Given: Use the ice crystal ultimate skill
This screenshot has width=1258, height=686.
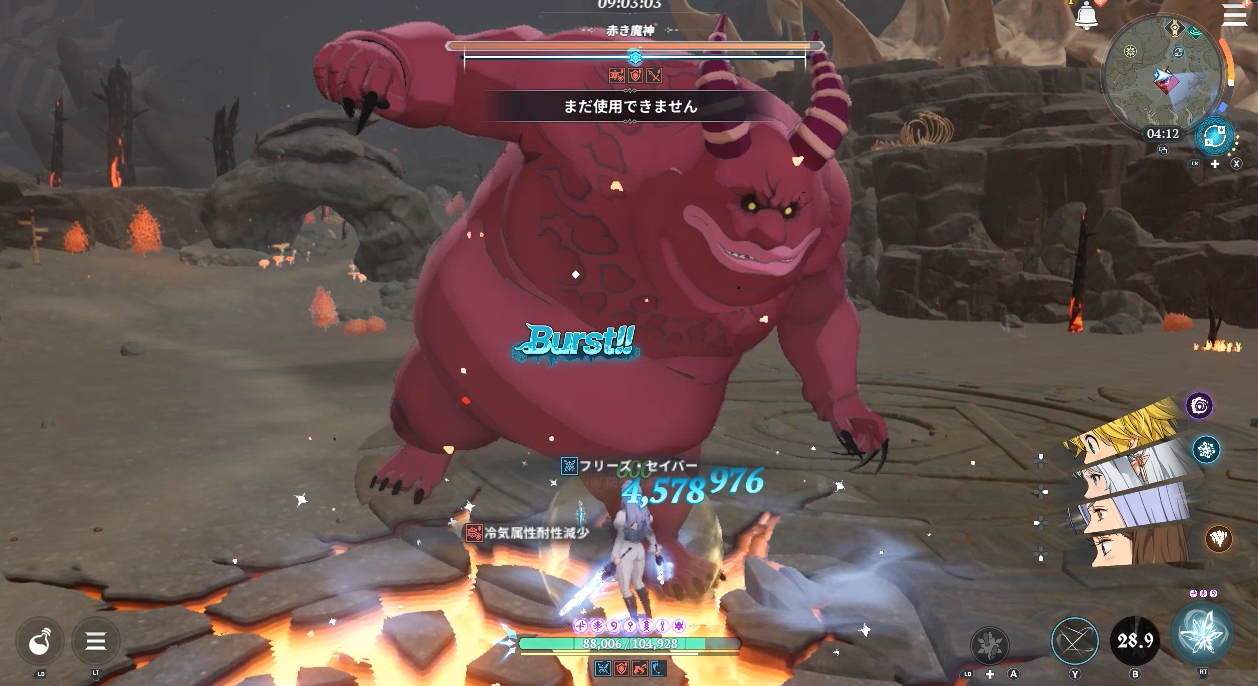Looking at the screenshot, I should coord(1202,634).
